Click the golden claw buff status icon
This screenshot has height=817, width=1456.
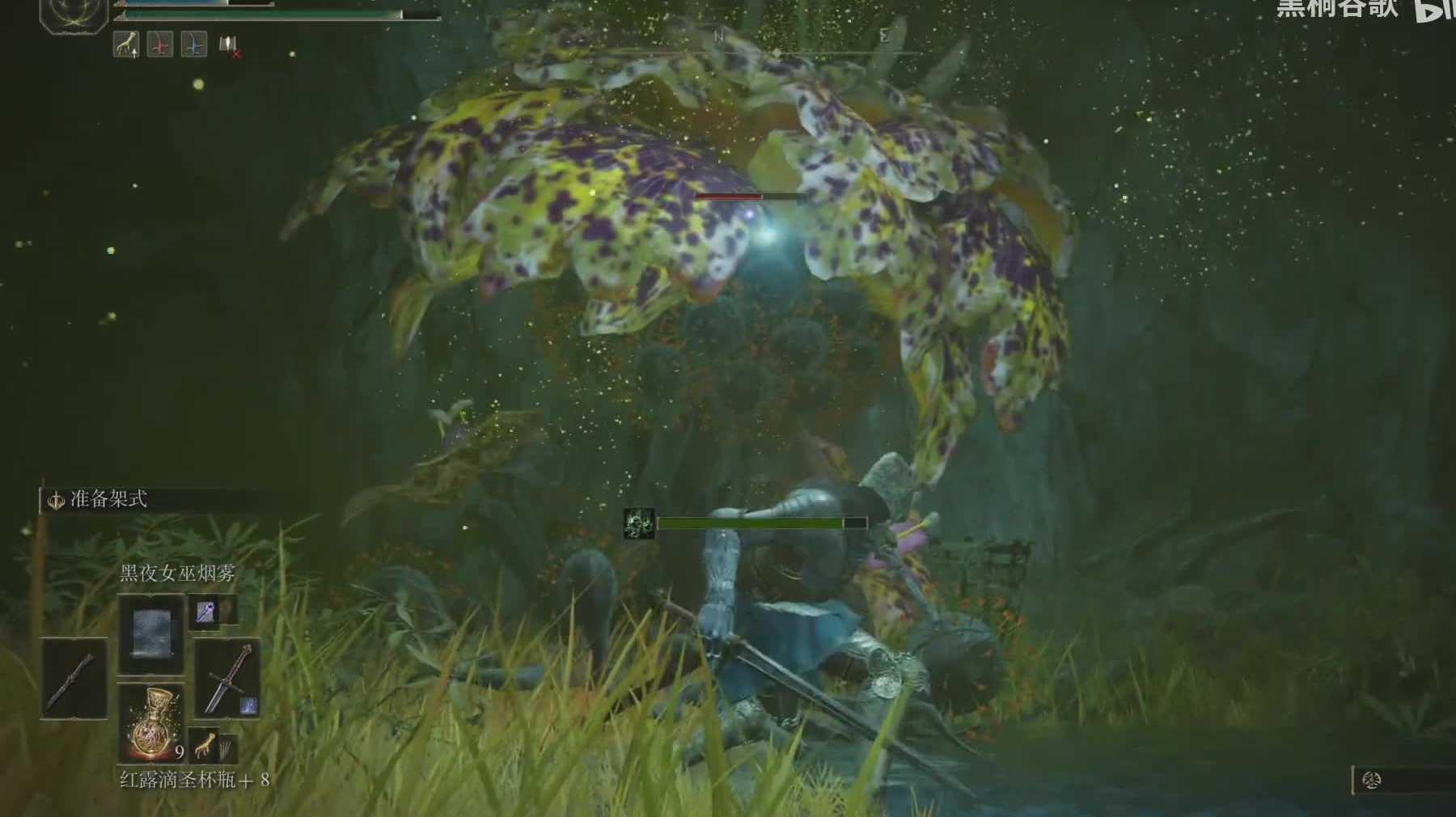click(x=125, y=45)
